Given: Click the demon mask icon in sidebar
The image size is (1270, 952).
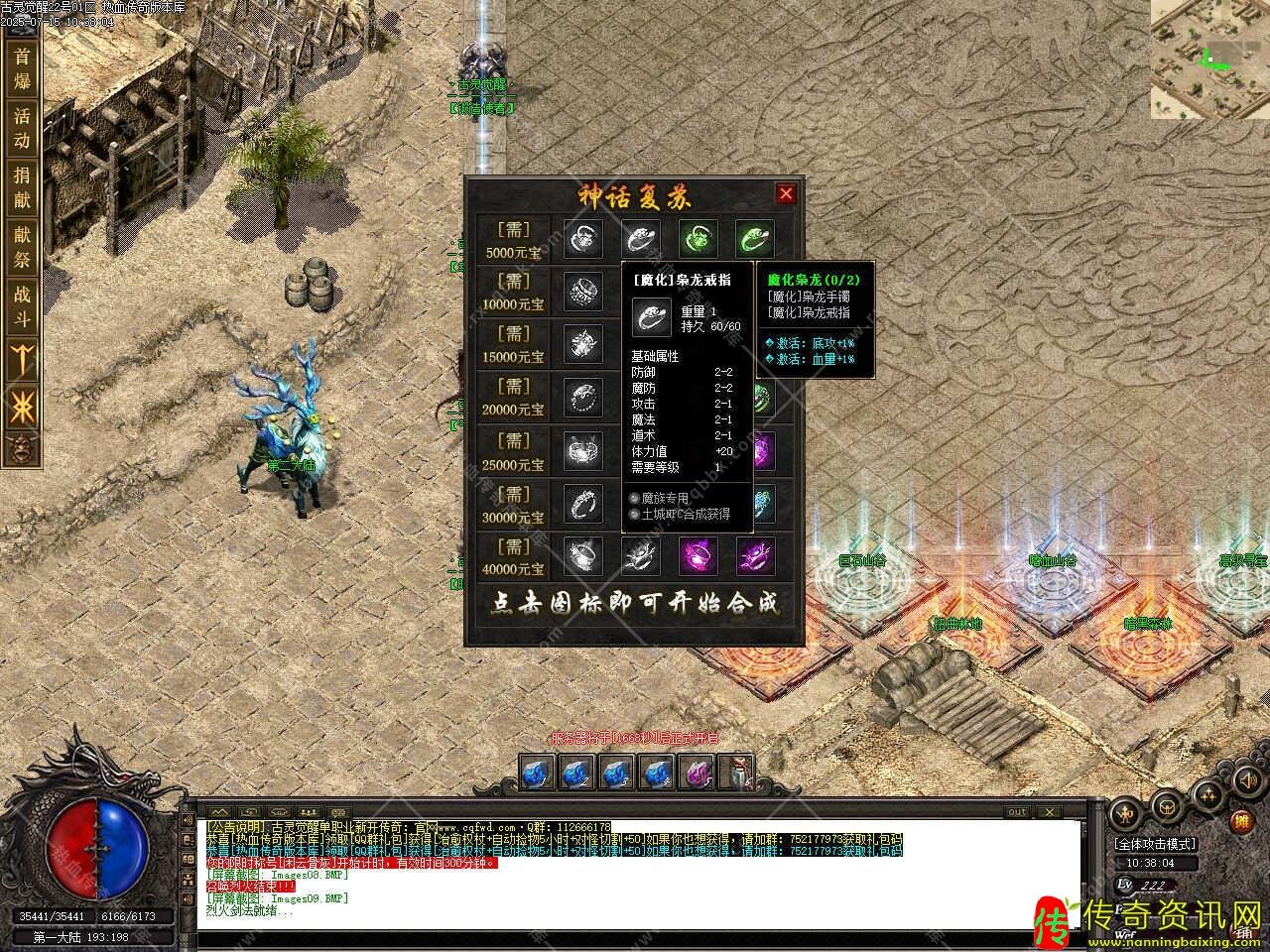Looking at the screenshot, I should (21, 448).
